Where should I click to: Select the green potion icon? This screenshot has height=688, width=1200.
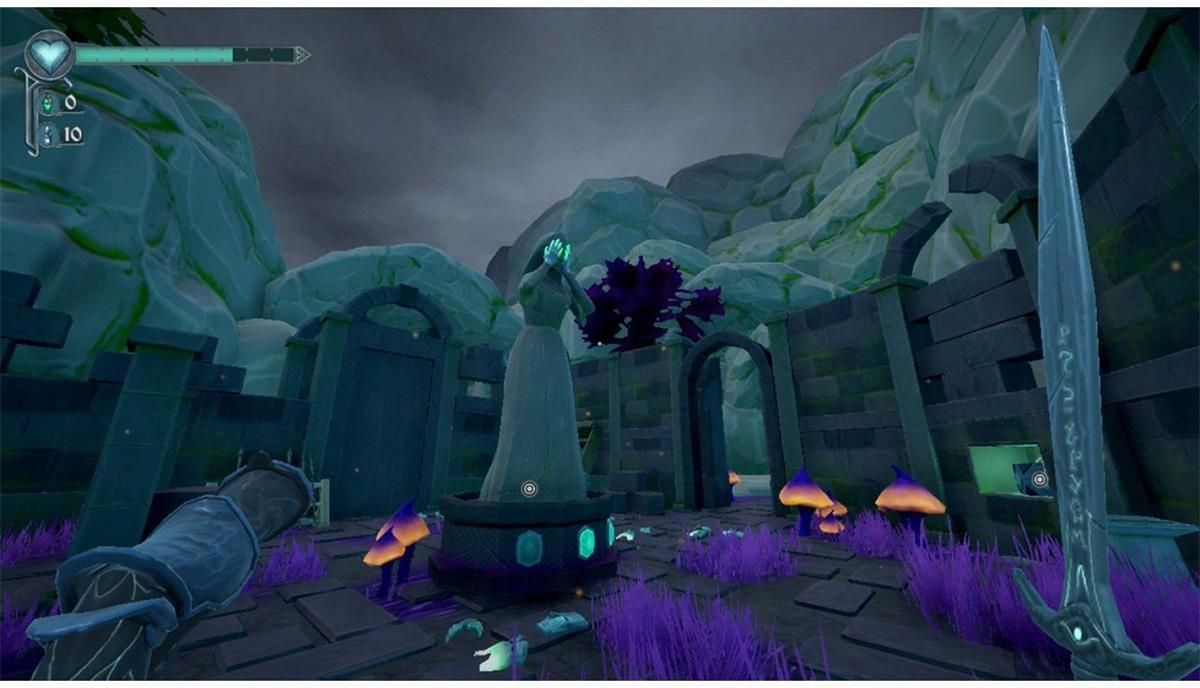[x=48, y=104]
